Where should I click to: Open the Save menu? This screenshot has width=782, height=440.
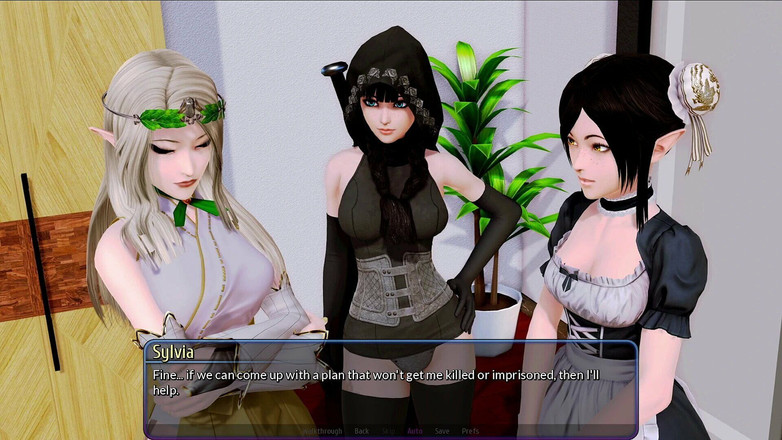441,431
